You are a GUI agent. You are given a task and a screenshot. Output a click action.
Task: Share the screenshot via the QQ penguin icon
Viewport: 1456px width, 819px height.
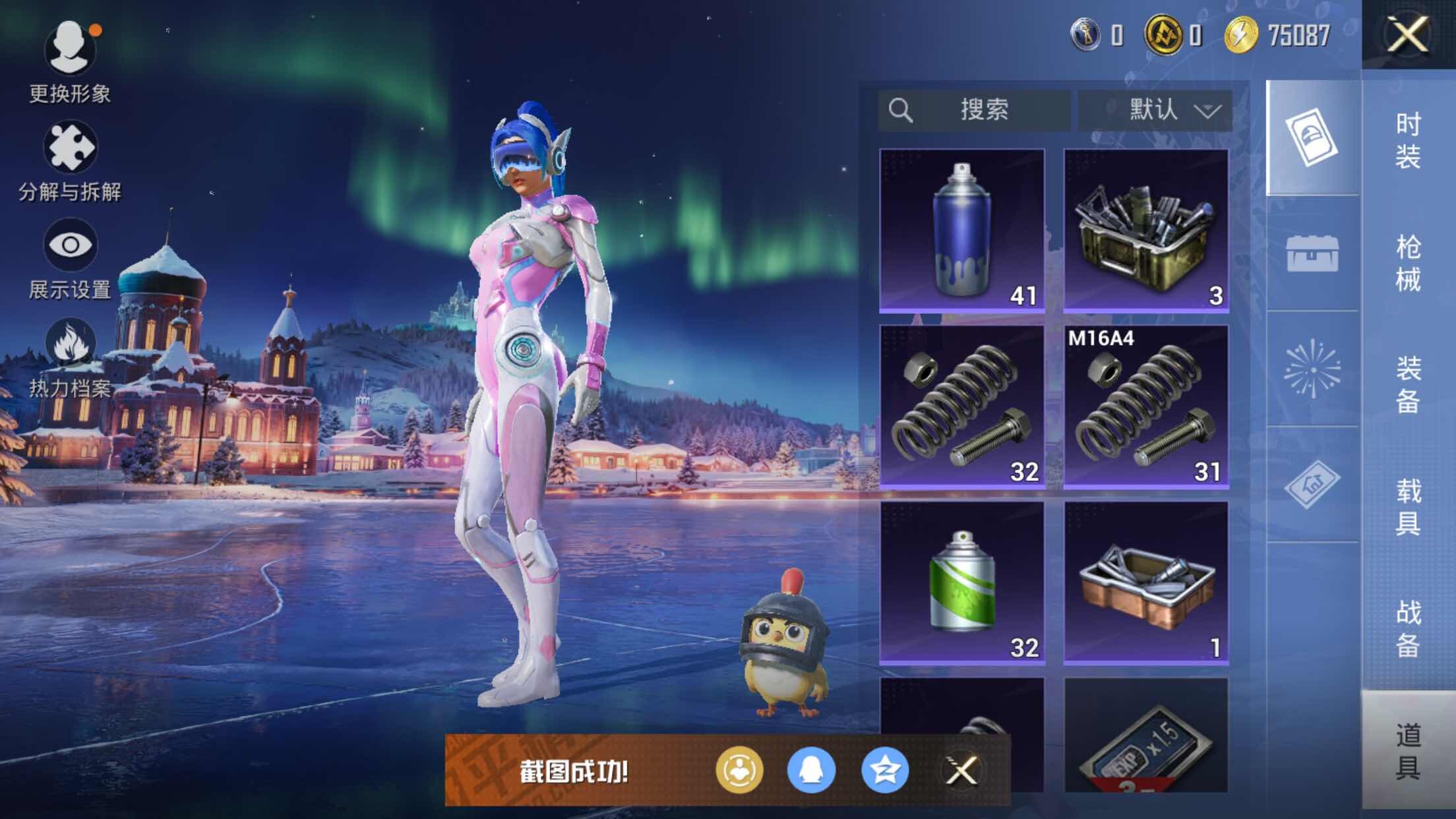click(811, 770)
